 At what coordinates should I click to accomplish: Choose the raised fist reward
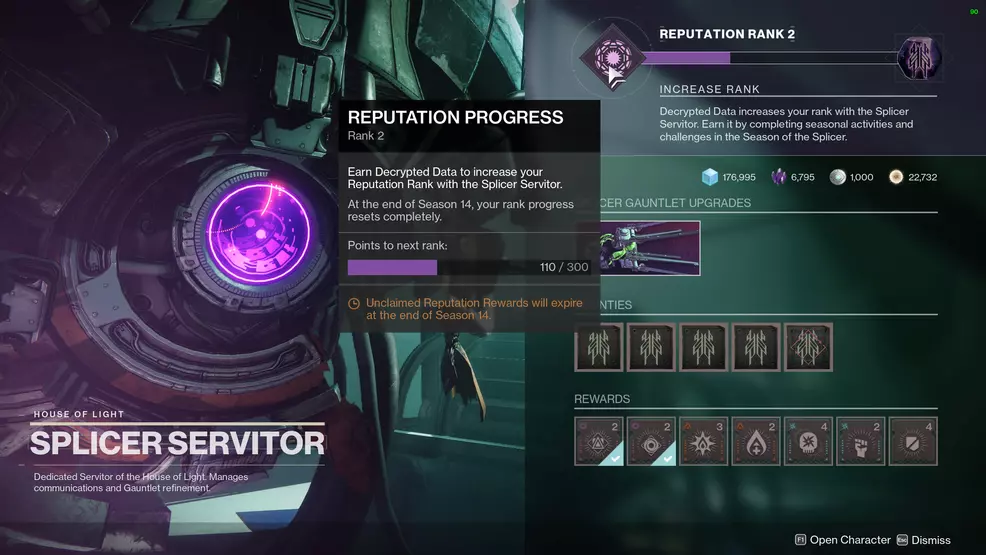pos(860,441)
